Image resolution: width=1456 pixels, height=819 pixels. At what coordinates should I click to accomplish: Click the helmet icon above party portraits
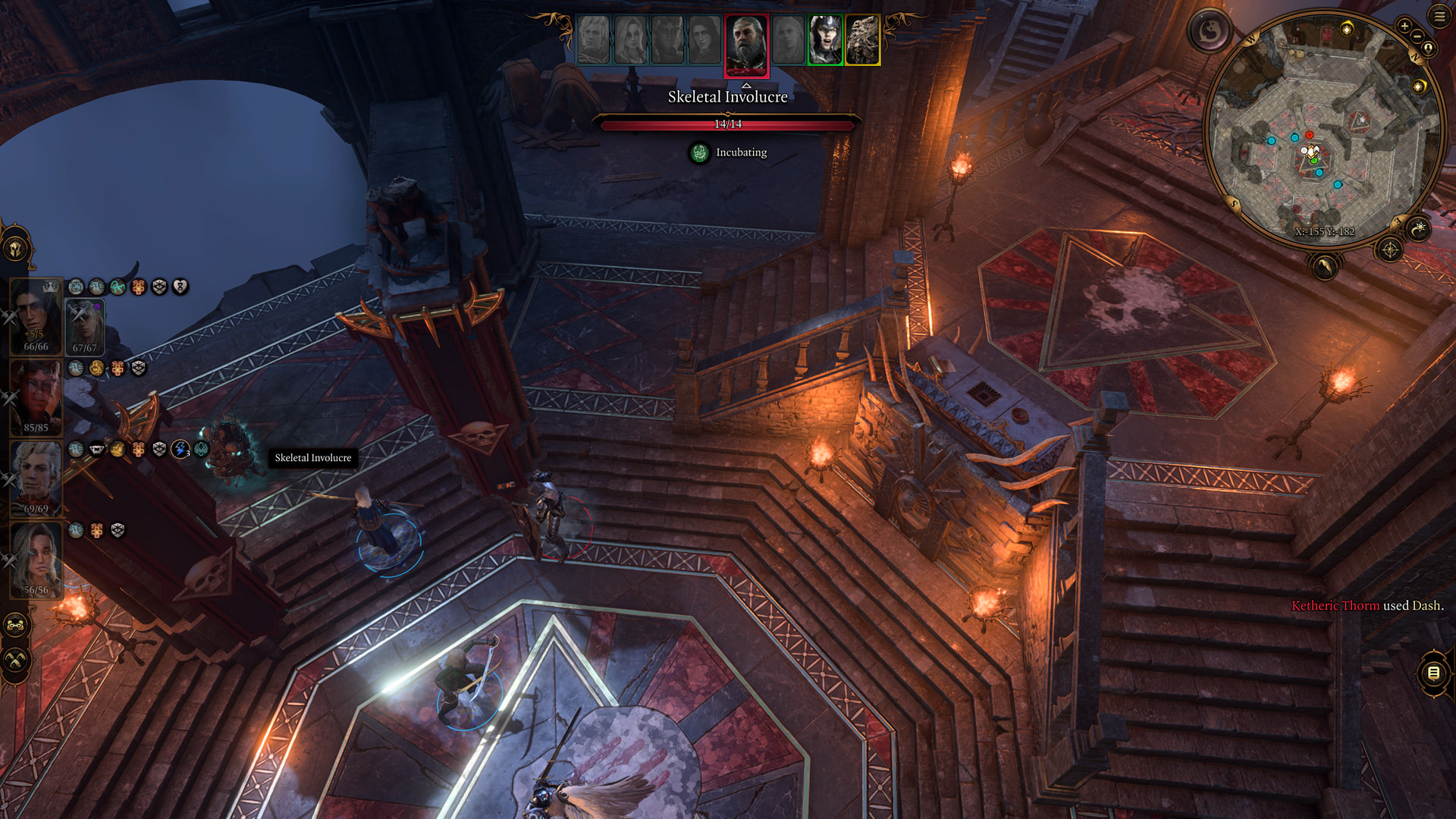point(15,249)
